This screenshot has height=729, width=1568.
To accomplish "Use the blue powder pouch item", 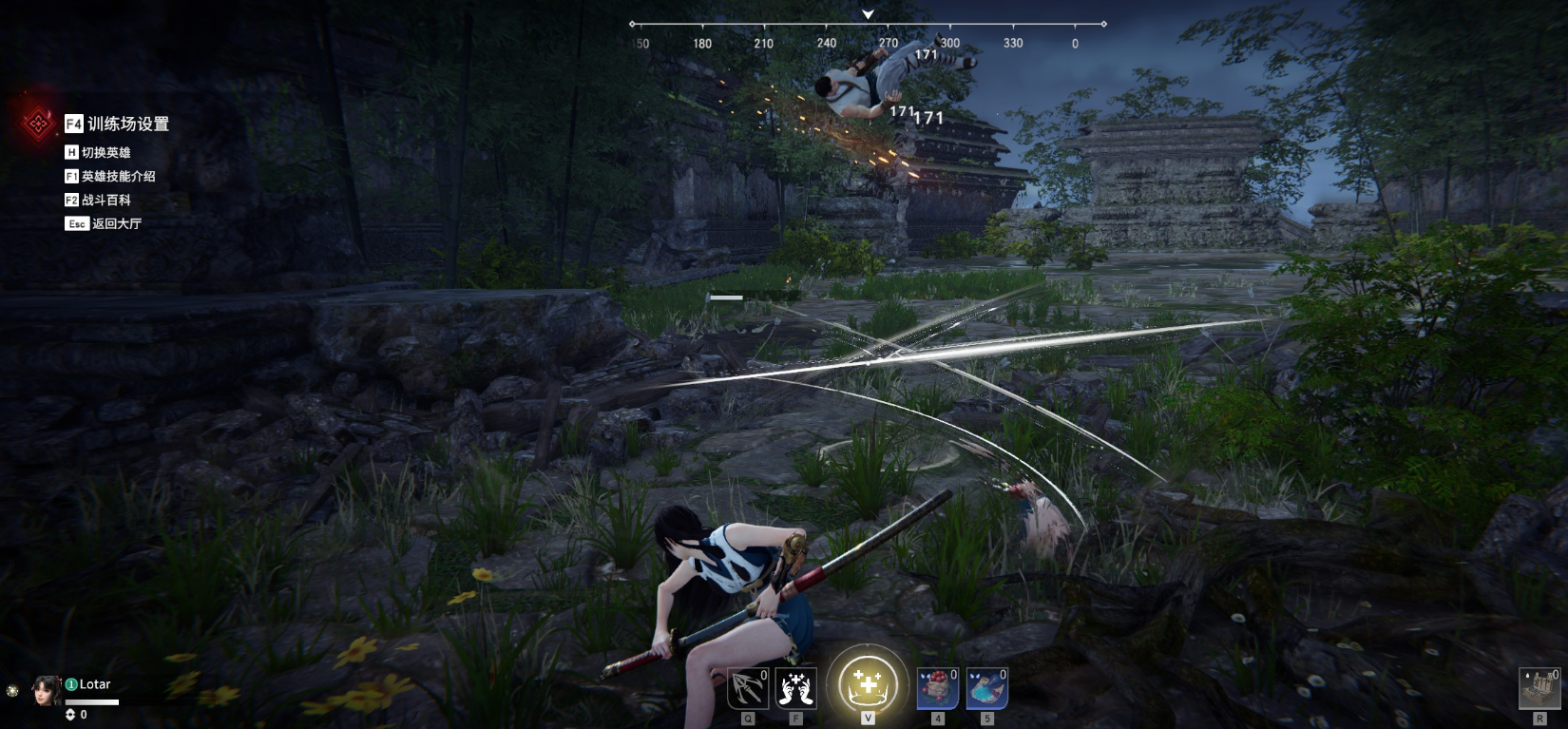I will [986, 688].
